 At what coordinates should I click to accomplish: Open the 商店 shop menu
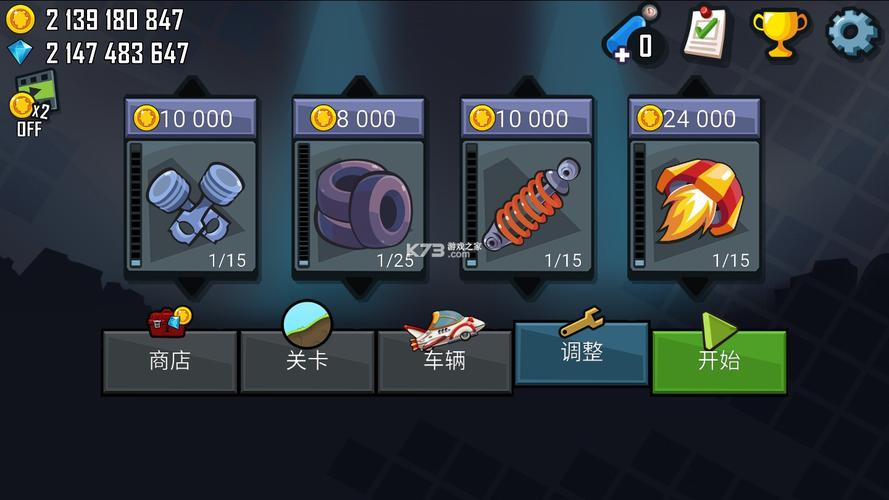click(x=169, y=361)
